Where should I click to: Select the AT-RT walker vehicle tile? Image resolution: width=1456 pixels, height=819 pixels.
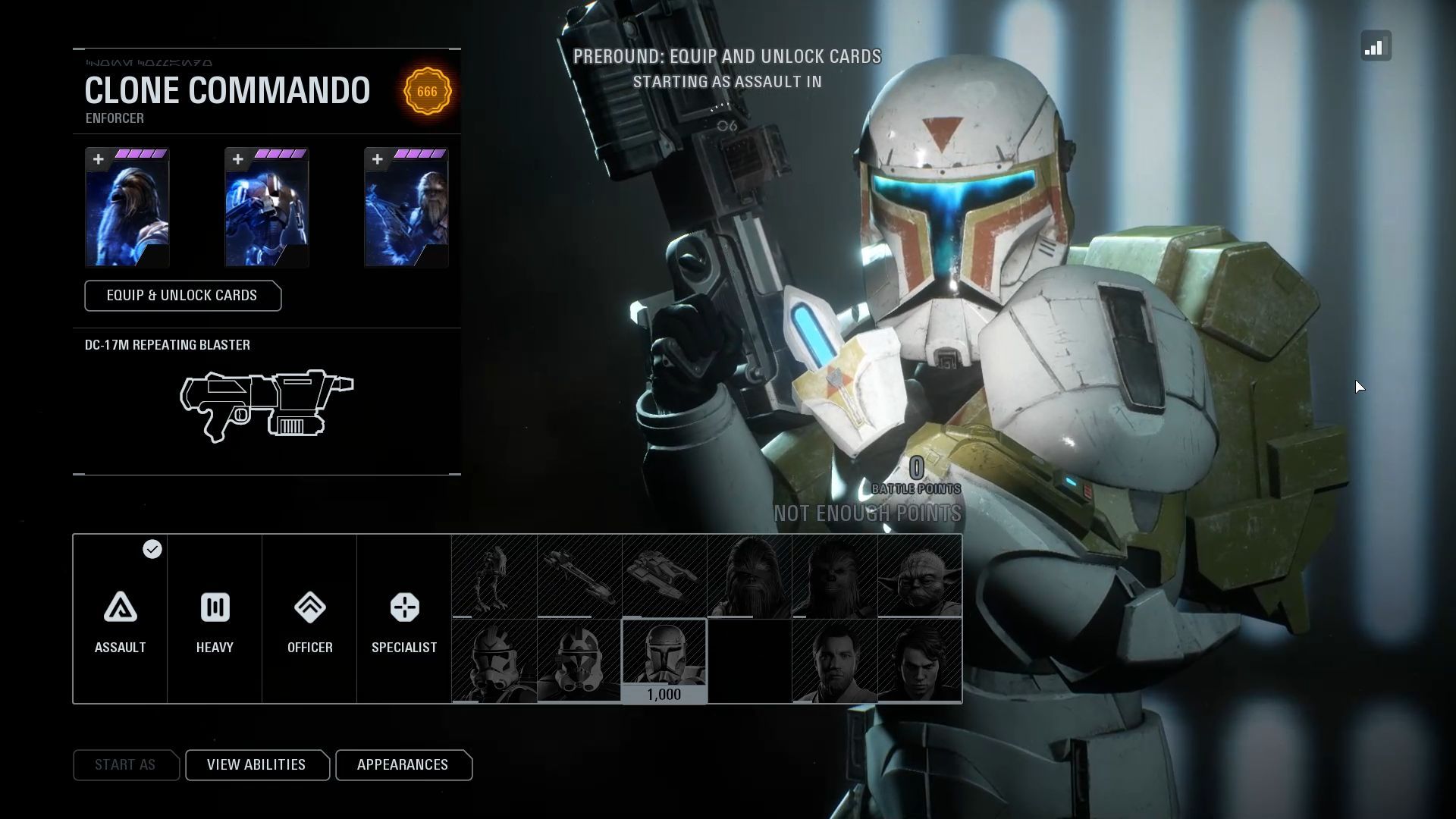coord(494,576)
